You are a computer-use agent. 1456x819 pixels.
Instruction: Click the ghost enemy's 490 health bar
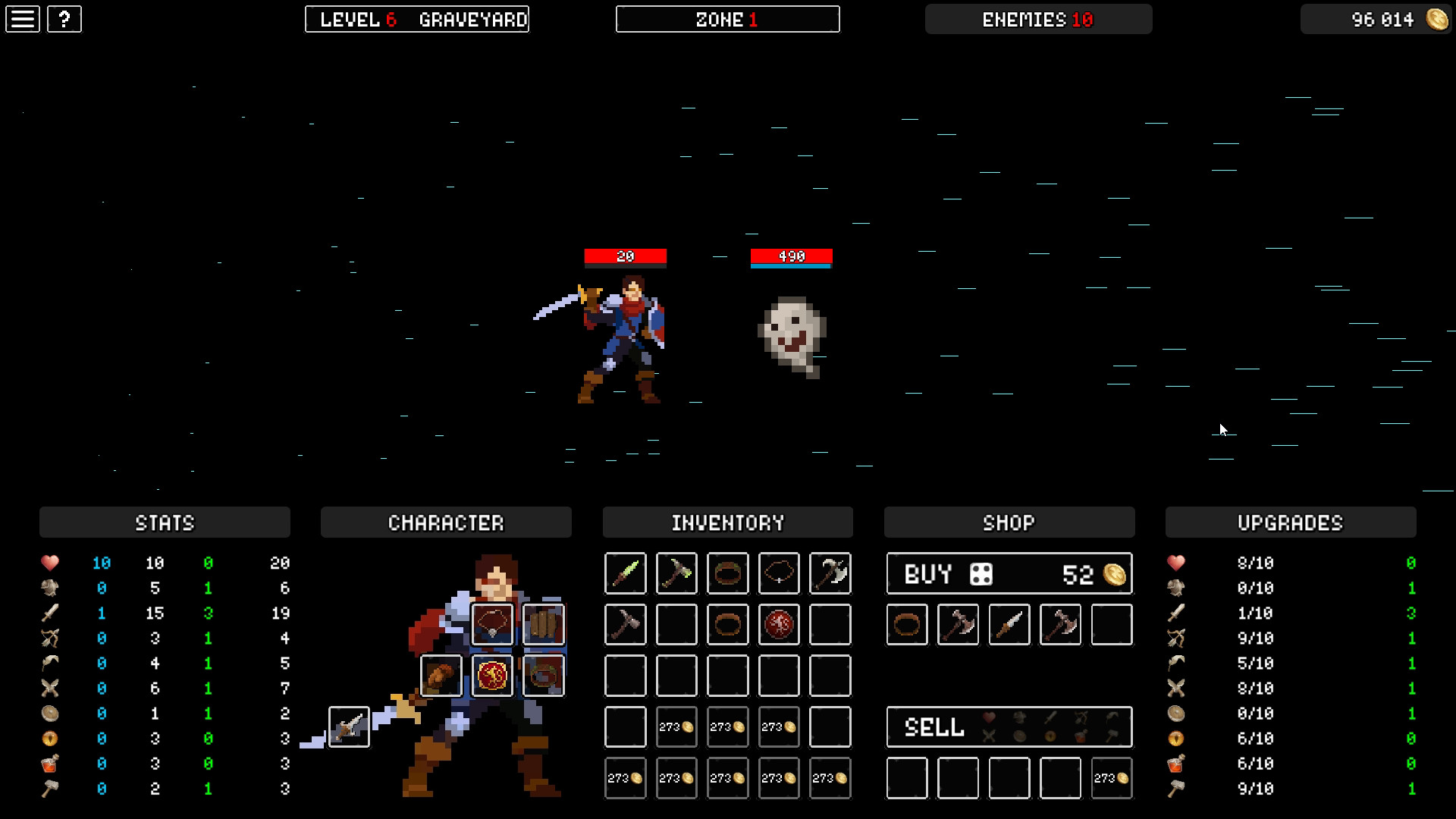[x=790, y=256]
